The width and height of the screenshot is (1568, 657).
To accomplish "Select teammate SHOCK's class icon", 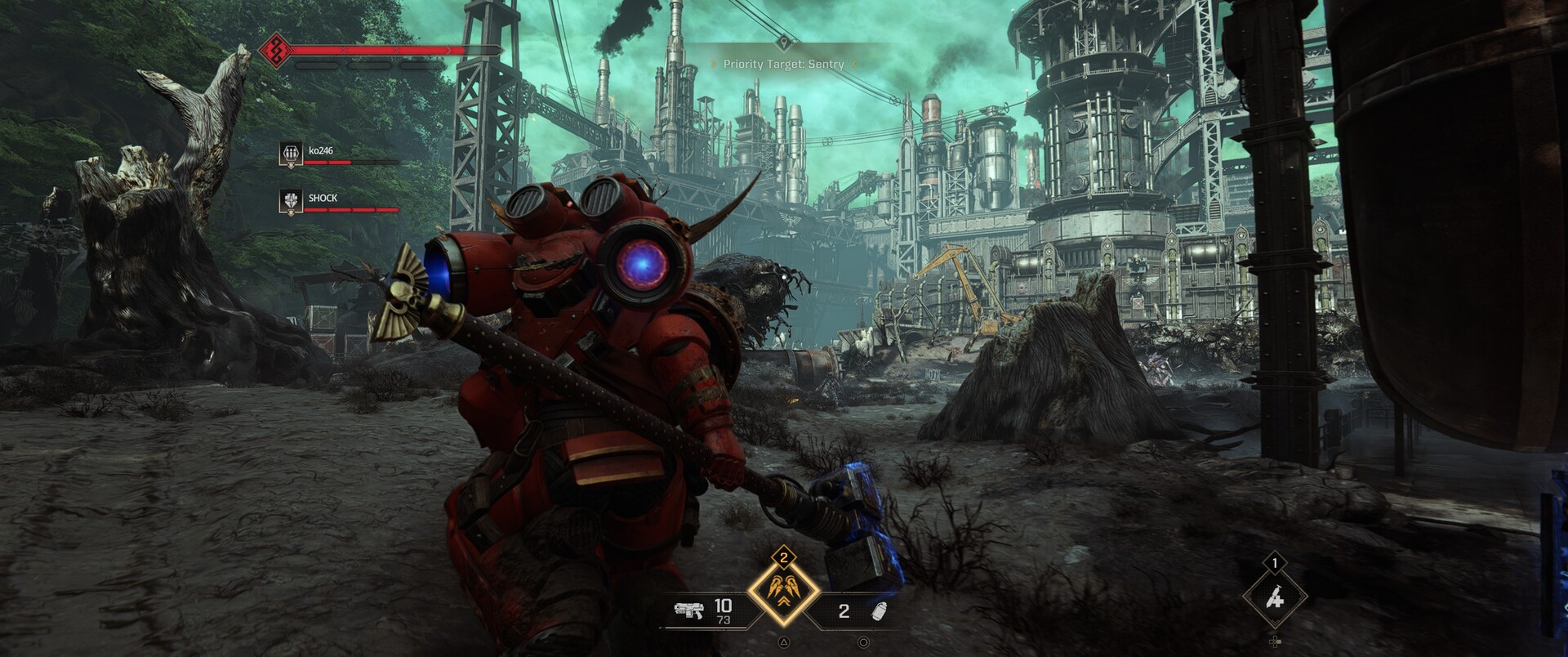I will (291, 200).
